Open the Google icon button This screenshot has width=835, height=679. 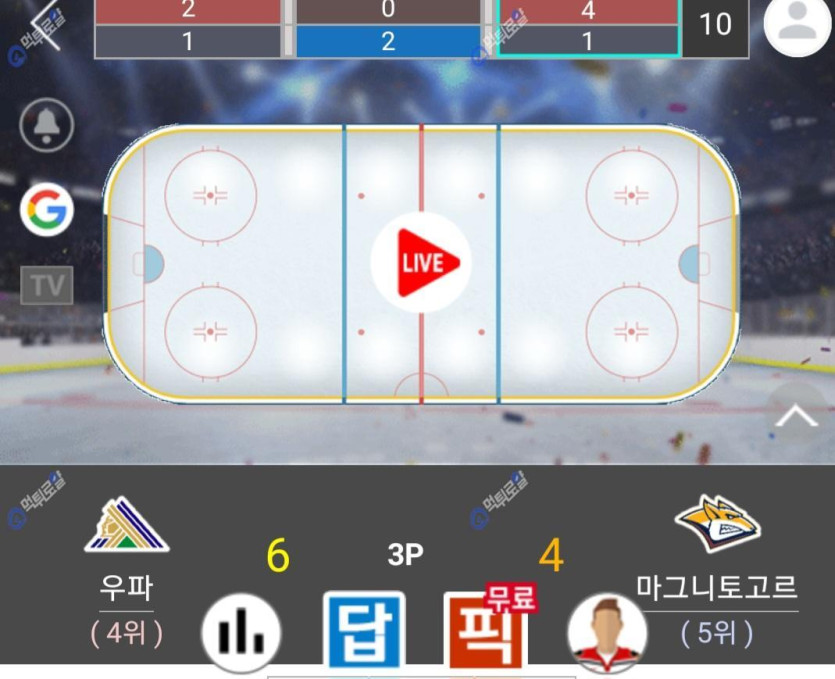click(x=47, y=210)
